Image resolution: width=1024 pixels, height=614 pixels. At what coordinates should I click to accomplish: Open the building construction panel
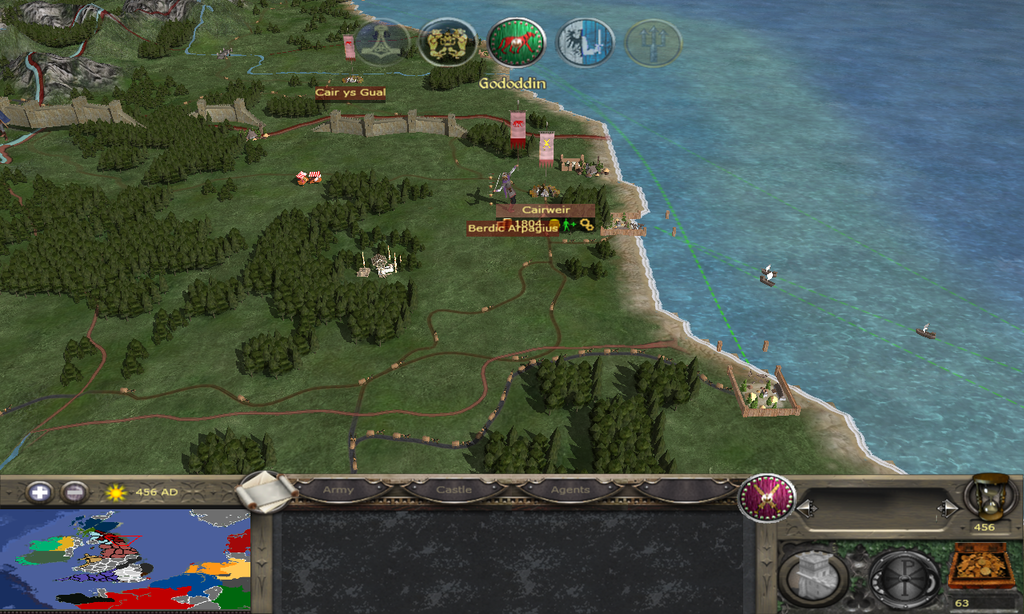813,578
